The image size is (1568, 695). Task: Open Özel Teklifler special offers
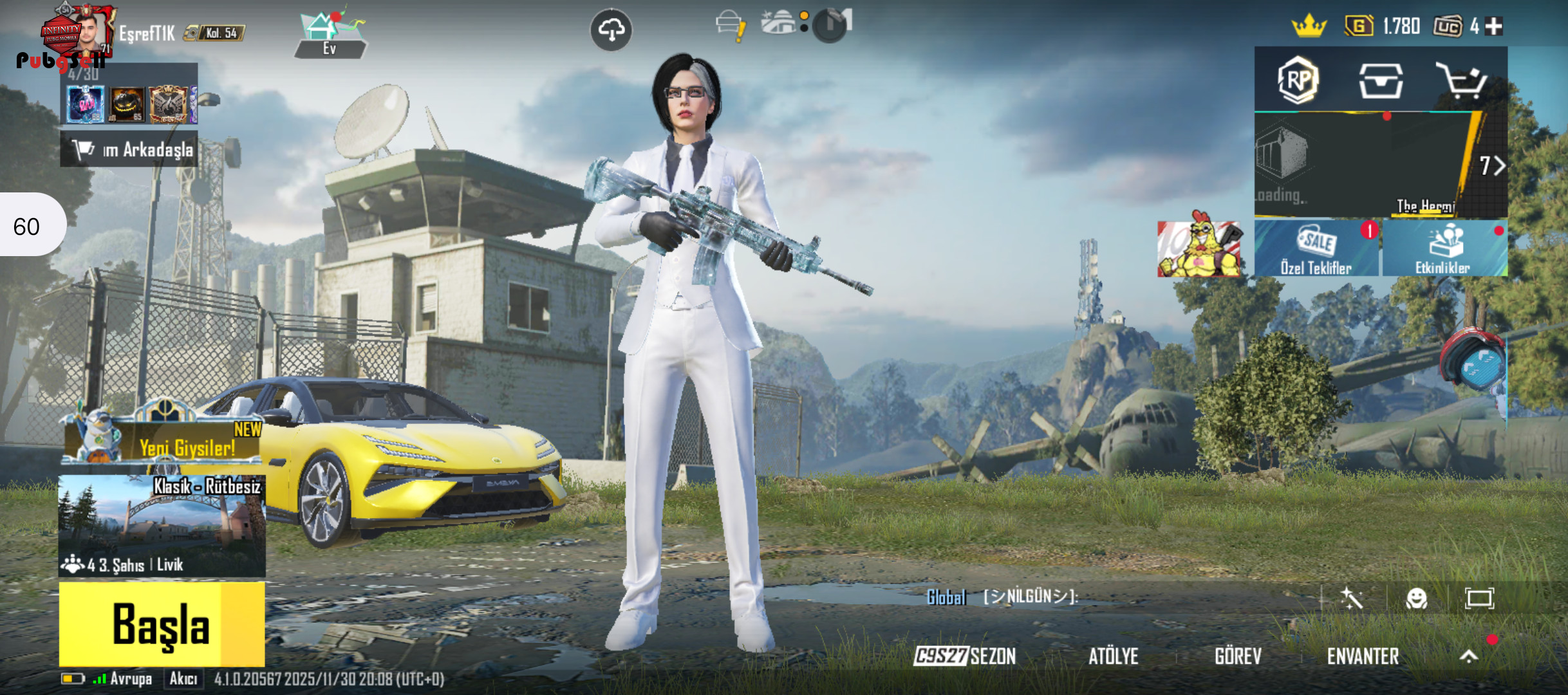(x=1316, y=250)
